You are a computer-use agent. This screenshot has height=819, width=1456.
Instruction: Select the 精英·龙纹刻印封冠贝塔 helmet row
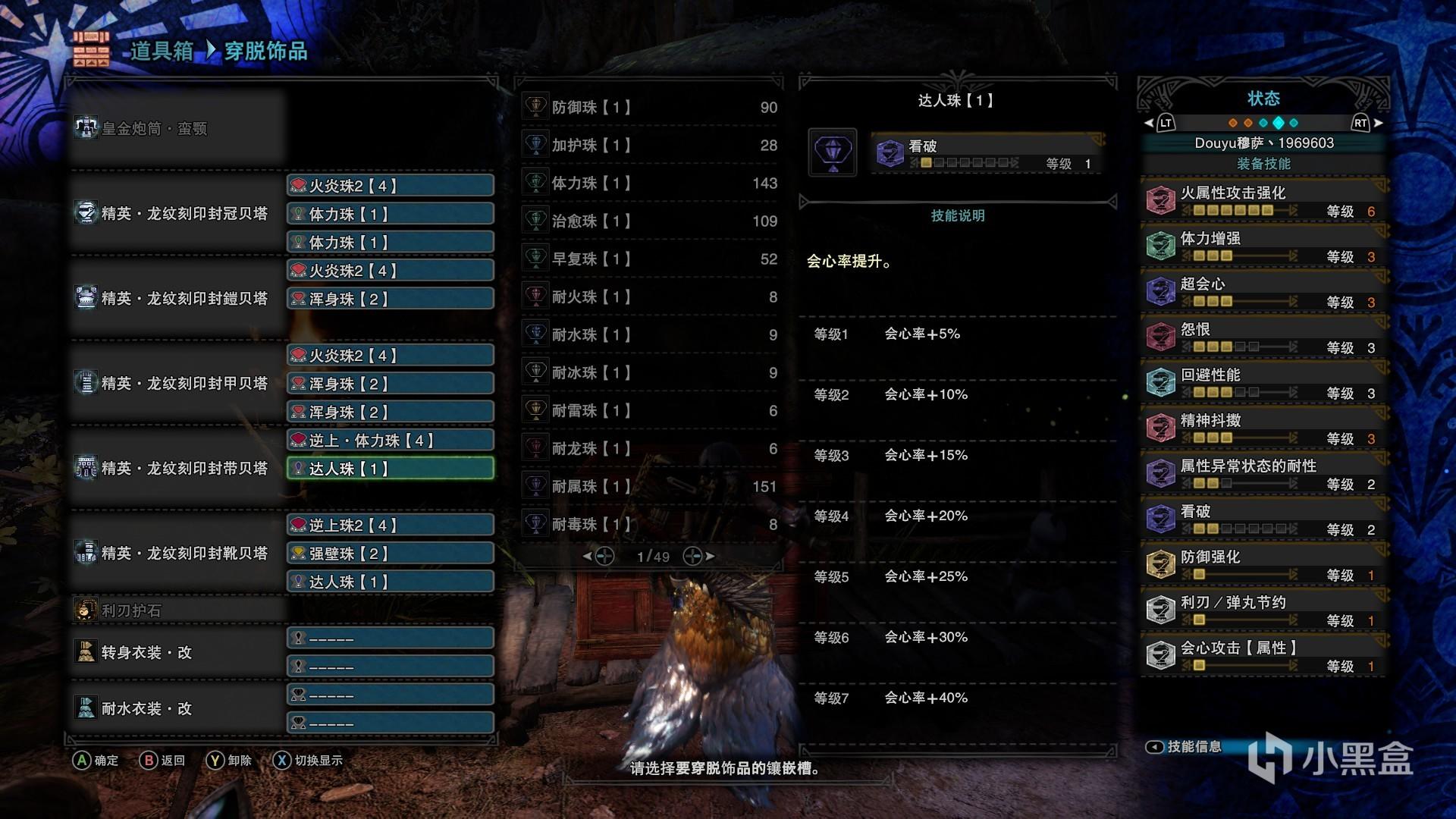(x=176, y=214)
